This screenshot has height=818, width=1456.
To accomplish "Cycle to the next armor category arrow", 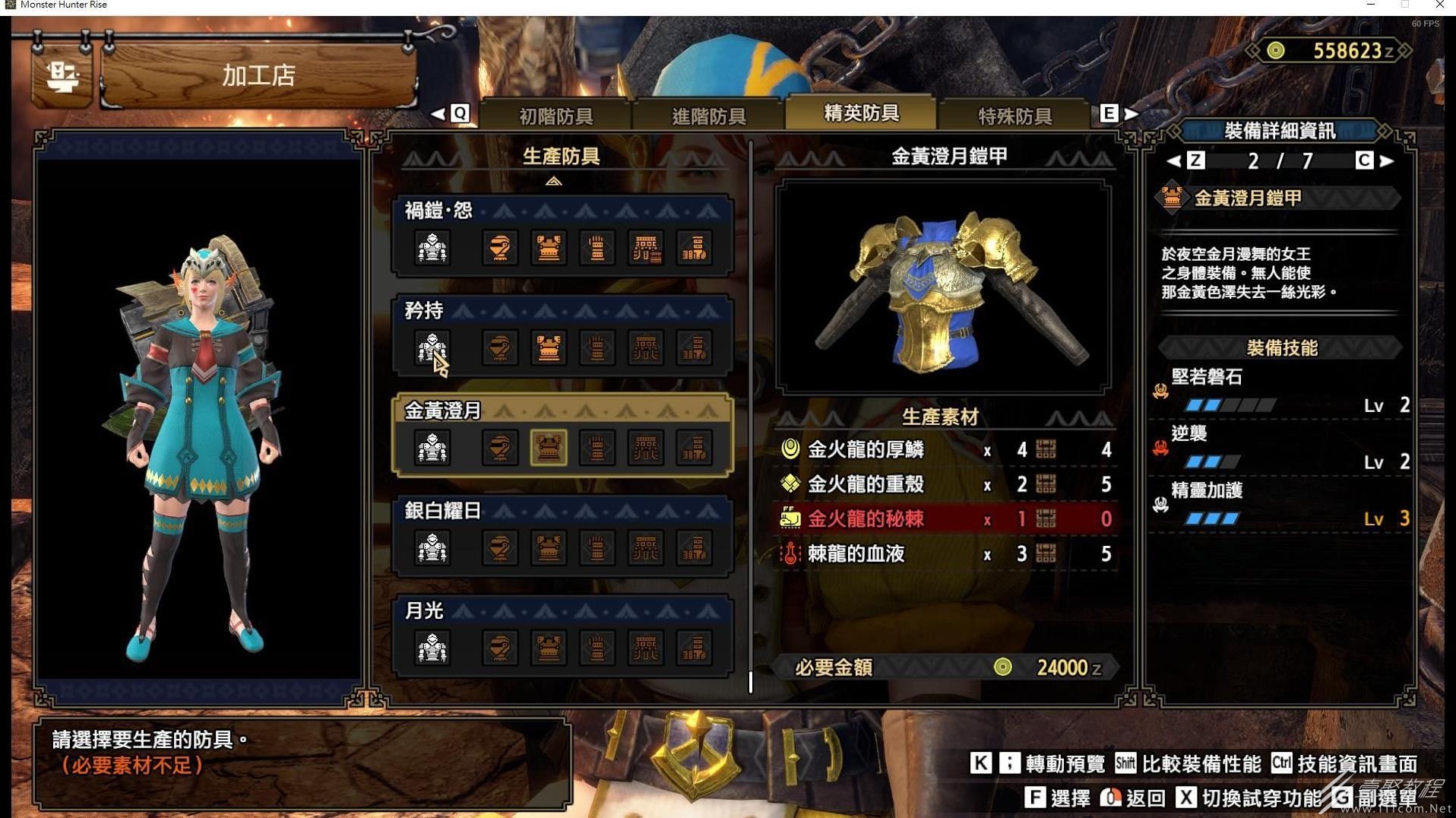I will point(1132,114).
